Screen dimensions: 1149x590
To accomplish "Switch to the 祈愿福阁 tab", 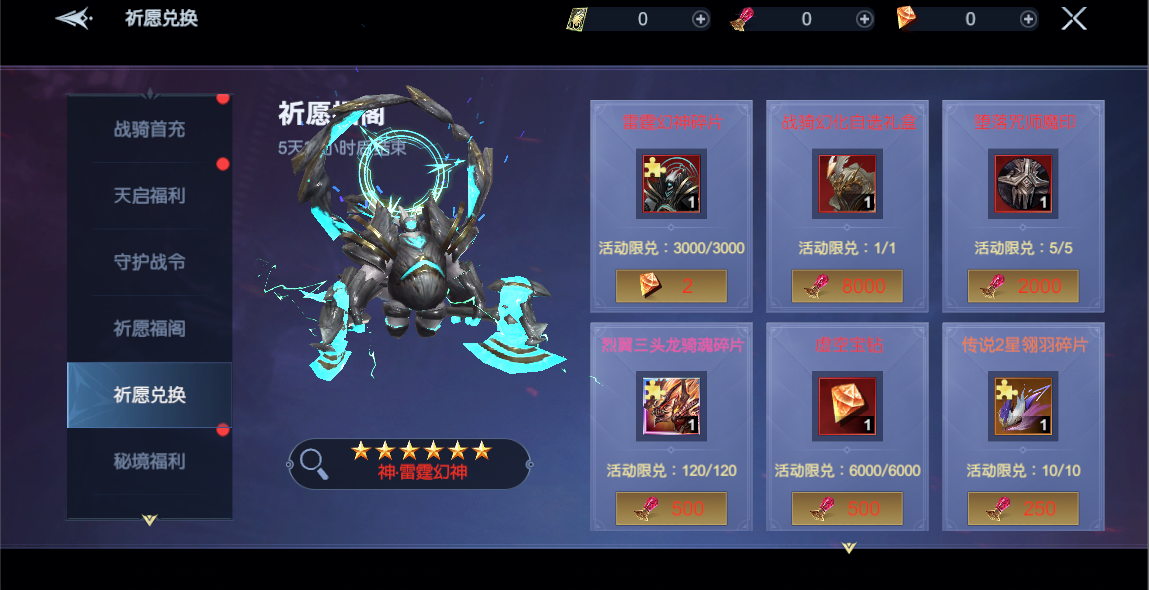I will 149,328.
